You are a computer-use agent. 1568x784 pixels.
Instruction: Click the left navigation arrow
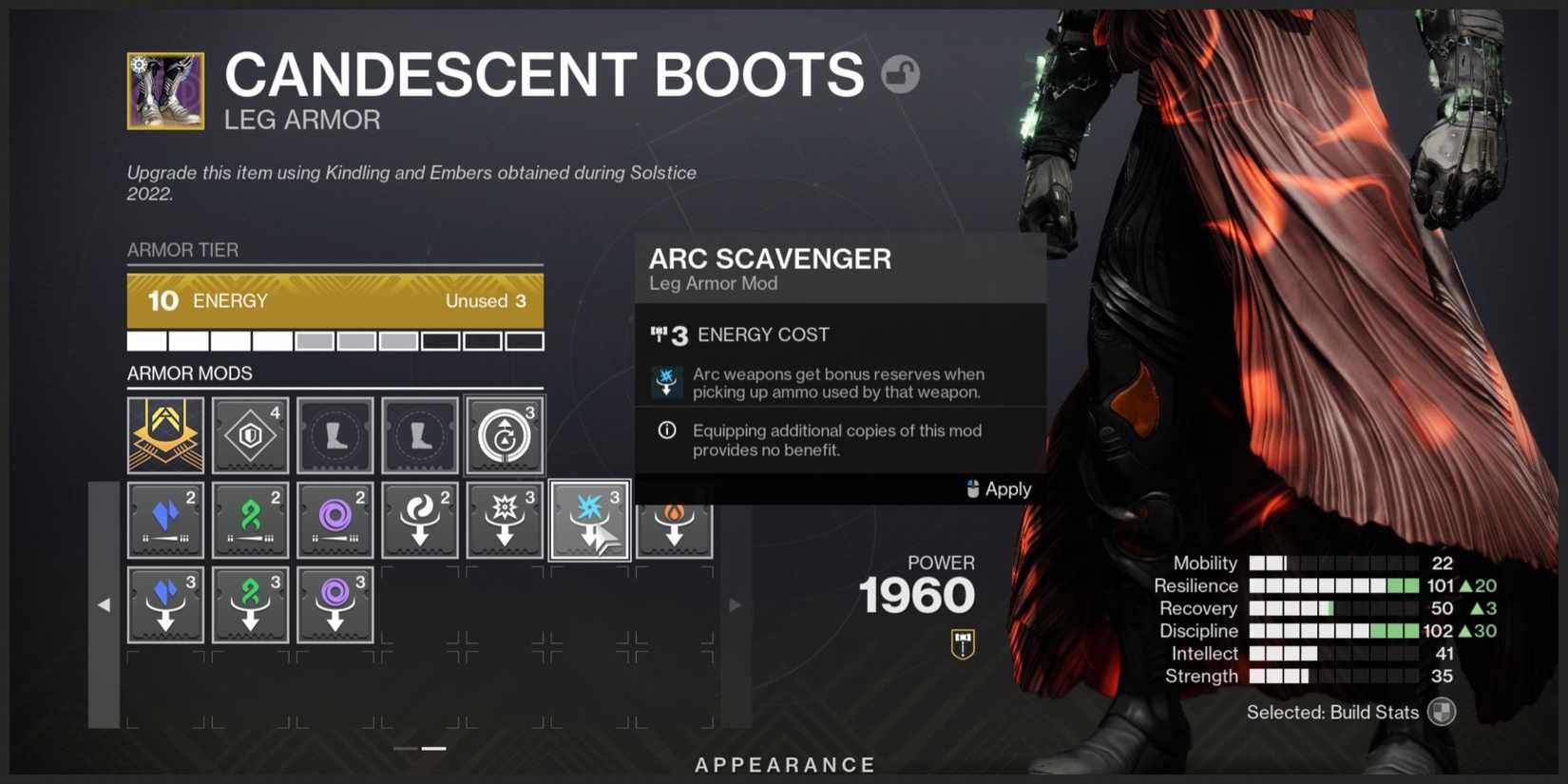pyautogui.click(x=106, y=603)
